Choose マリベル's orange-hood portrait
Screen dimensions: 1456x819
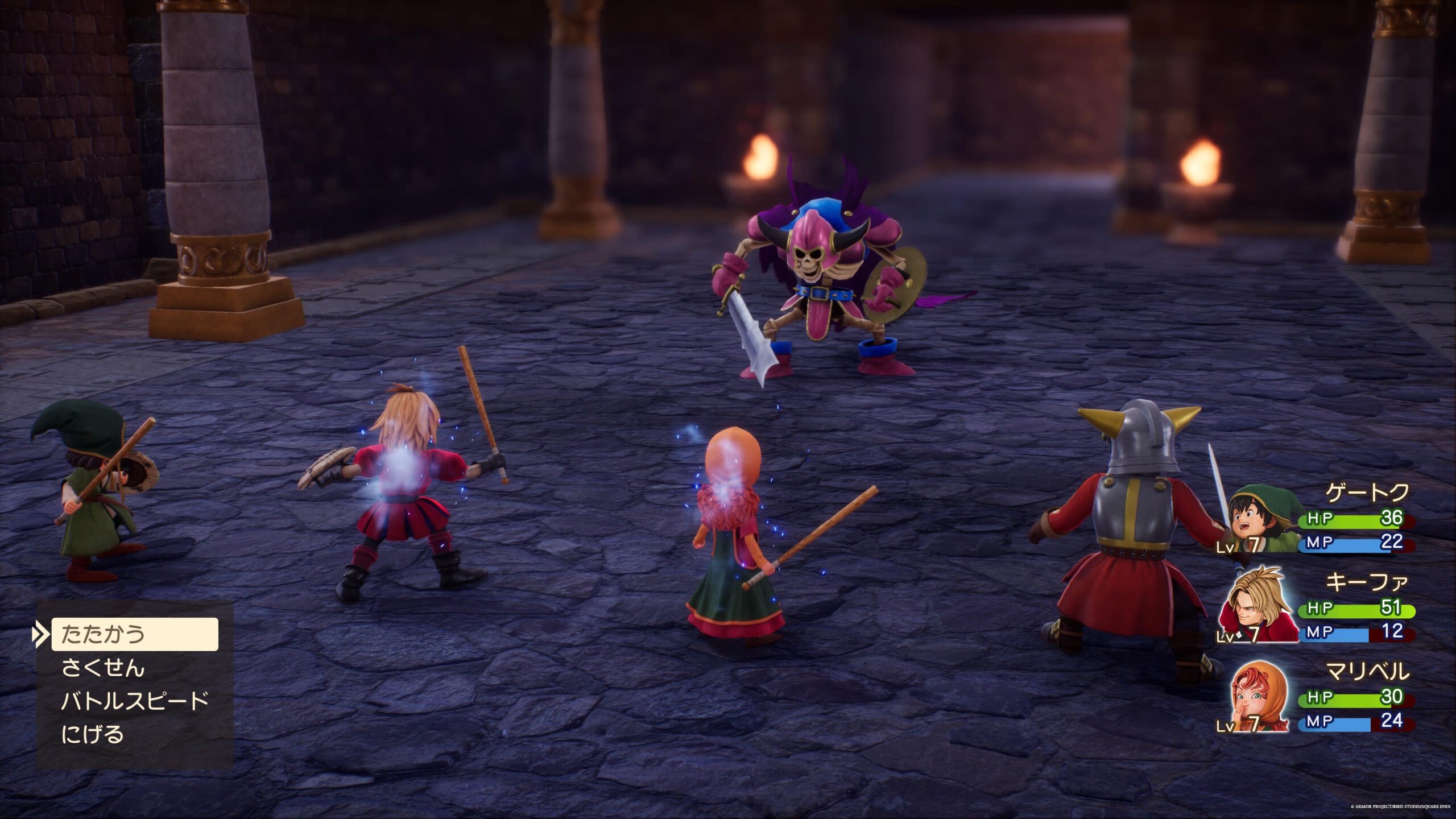pos(1259,698)
